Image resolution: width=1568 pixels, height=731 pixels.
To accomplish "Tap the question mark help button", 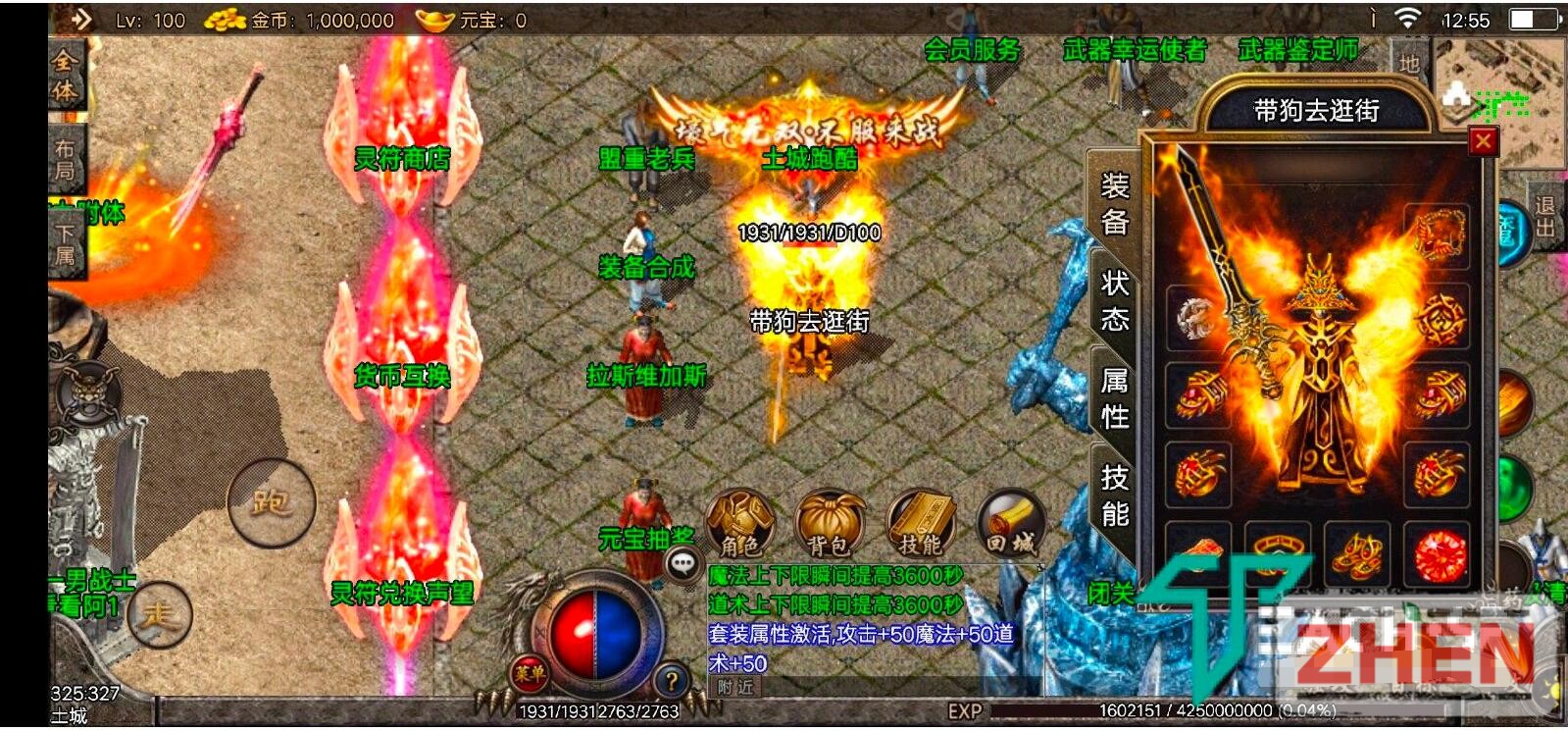I will [672, 677].
